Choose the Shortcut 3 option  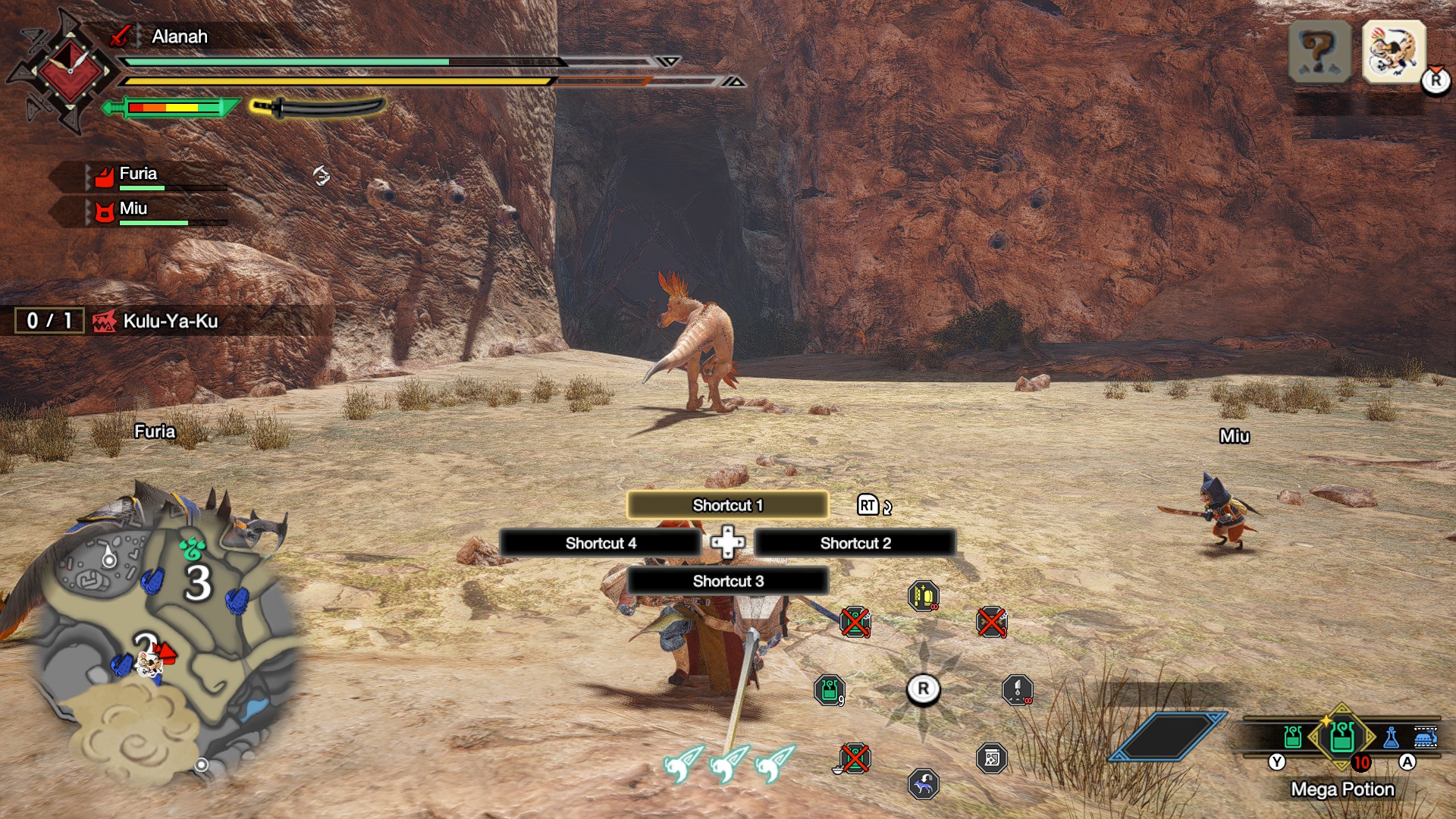pos(727,581)
